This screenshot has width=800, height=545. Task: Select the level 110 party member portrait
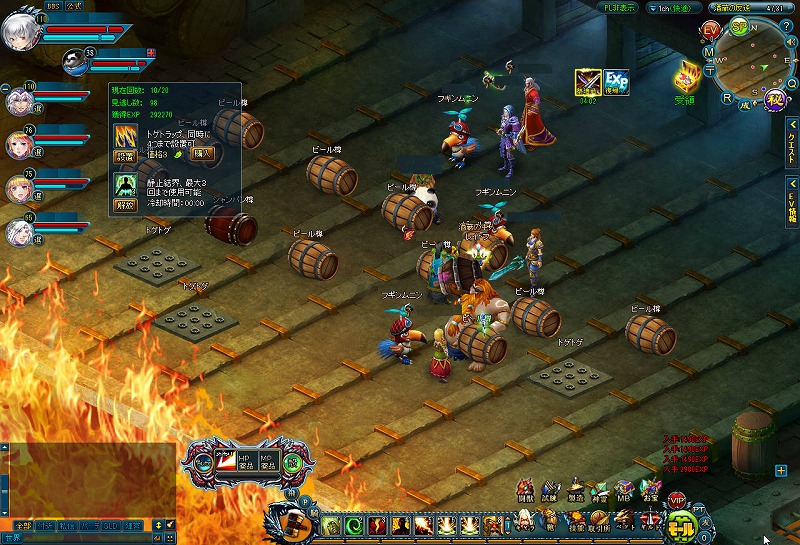point(19,101)
